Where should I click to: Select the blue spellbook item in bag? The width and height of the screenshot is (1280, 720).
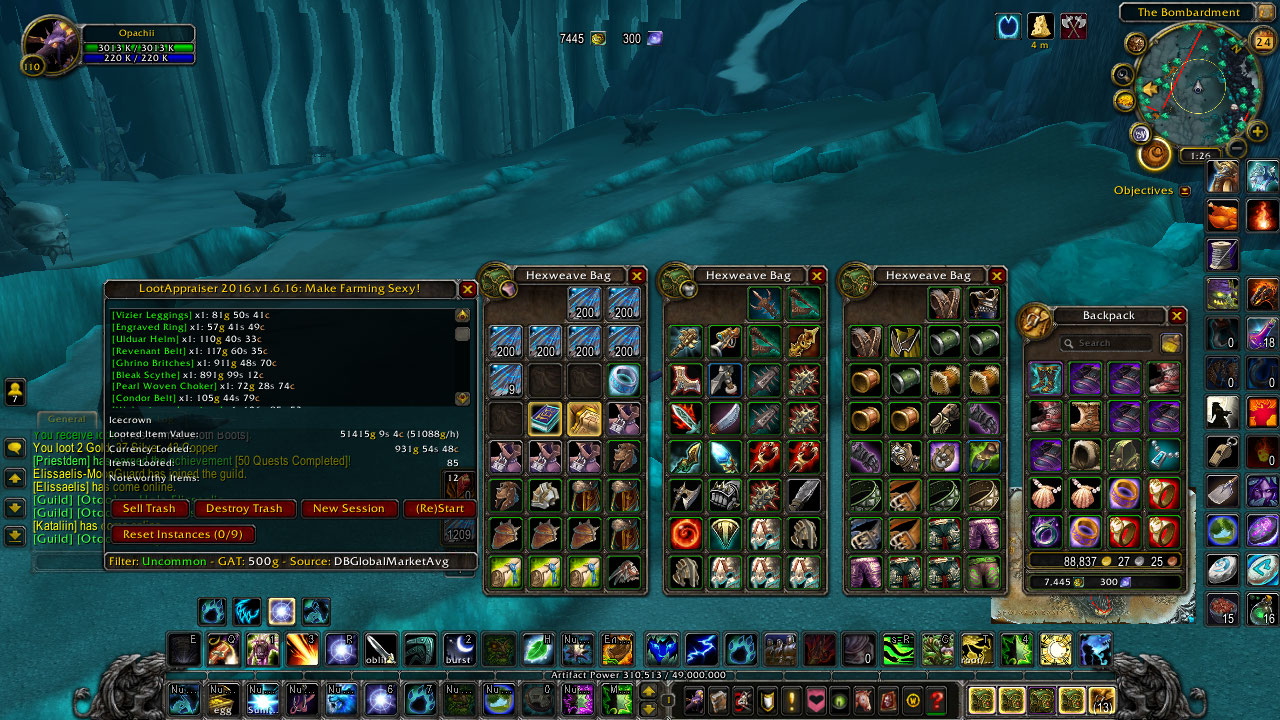[545, 418]
